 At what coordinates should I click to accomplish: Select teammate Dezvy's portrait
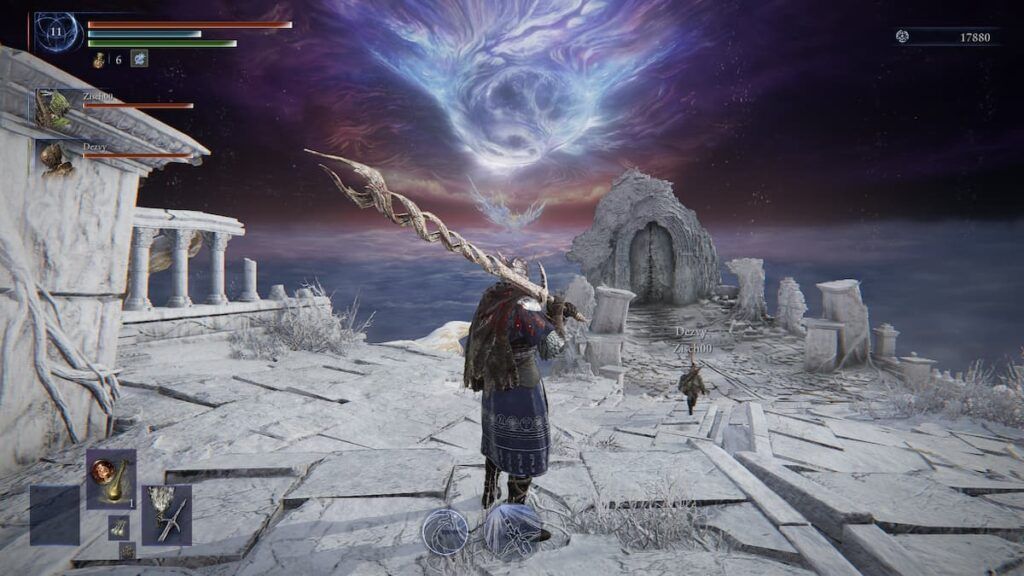(x=54, y=157)
